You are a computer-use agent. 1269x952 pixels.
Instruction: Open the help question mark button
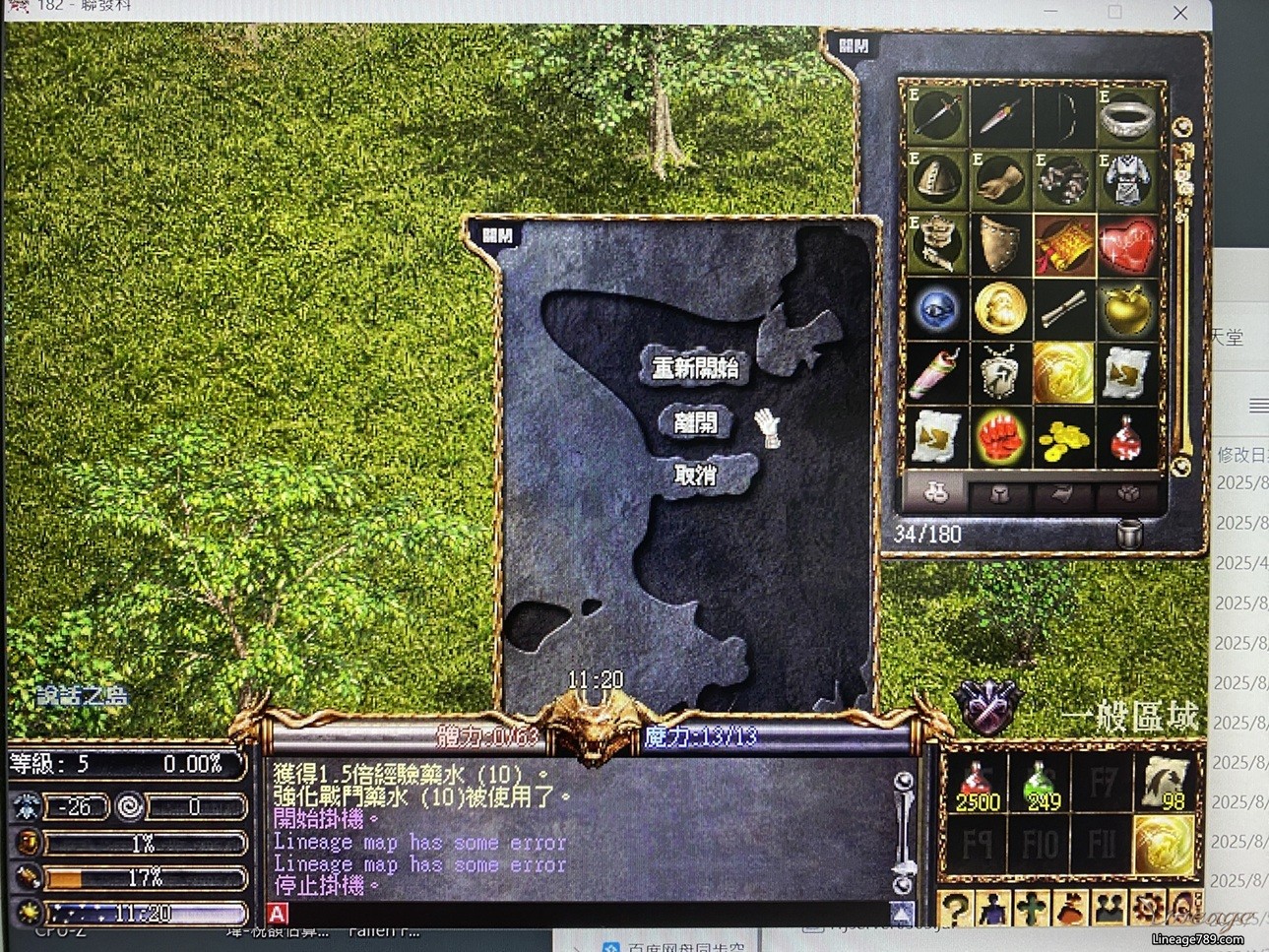[954, 909]
